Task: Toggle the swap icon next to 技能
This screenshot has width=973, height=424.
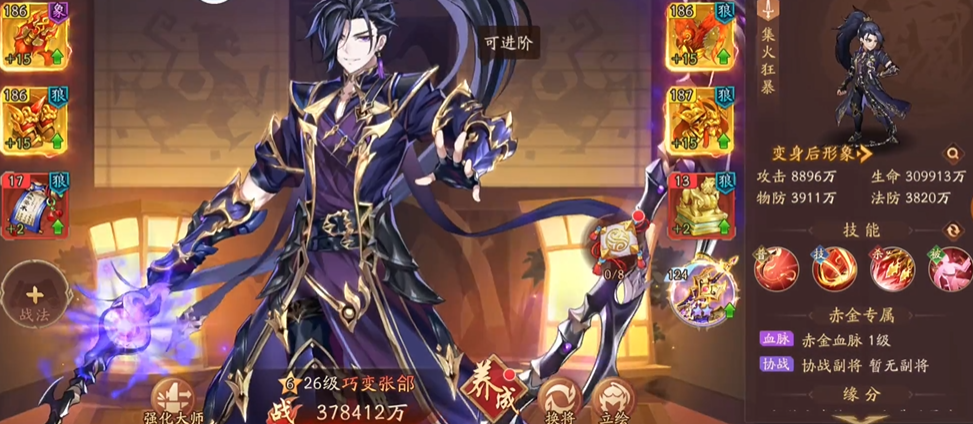Action: click(954, 230)
